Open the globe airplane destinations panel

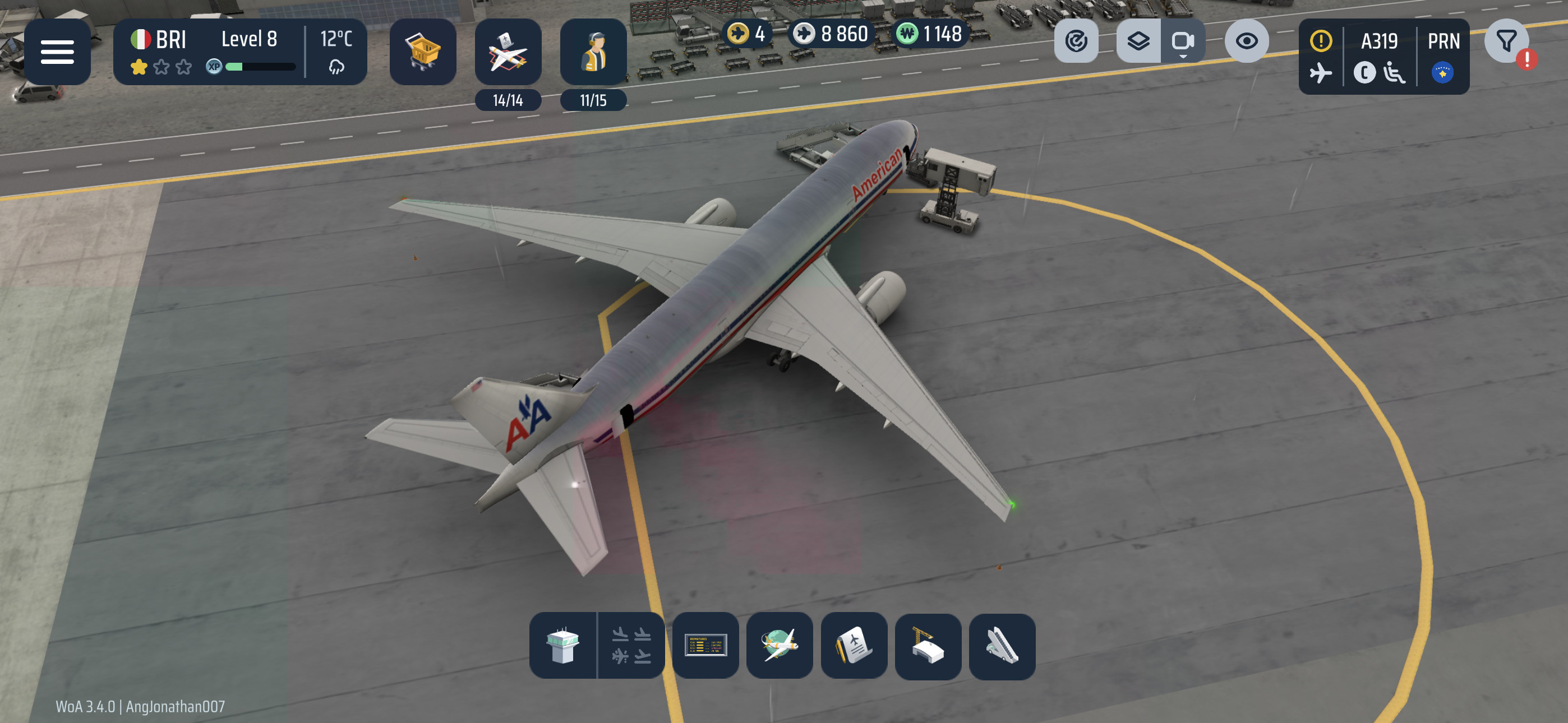click(x=779, y=645)
